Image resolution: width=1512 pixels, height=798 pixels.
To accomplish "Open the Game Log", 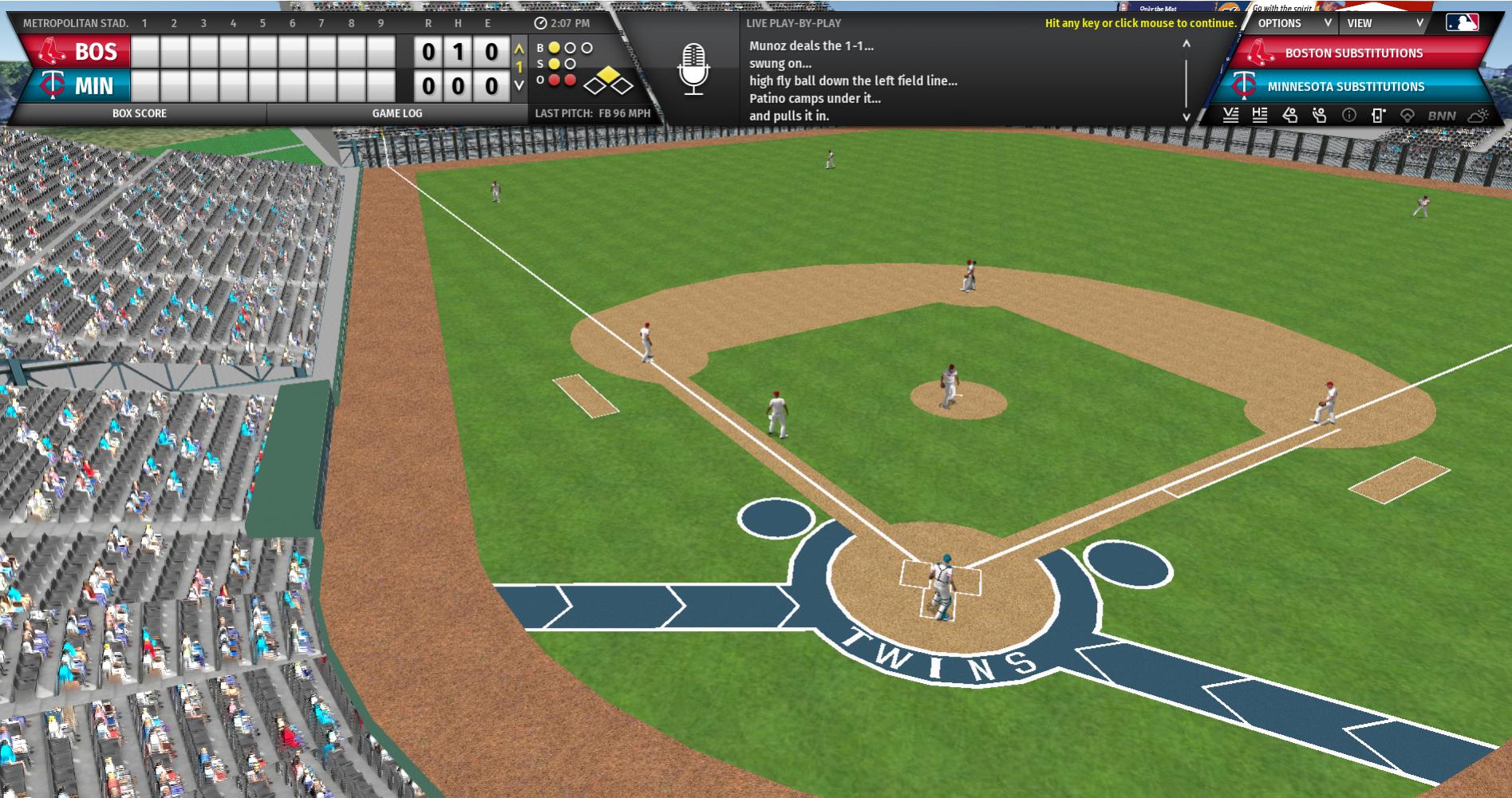I will click(x=397, y=113).
